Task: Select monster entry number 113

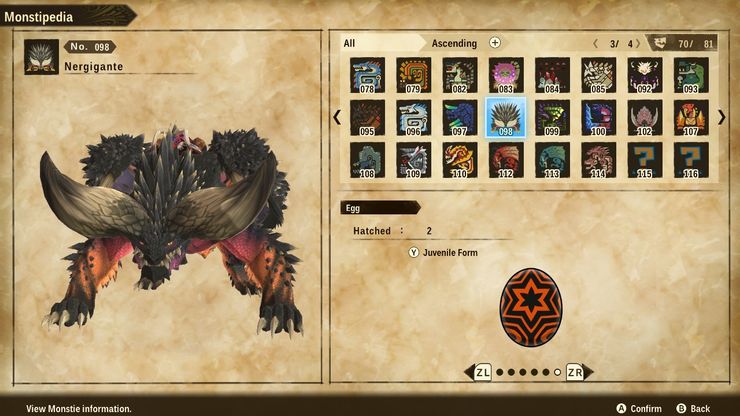Action: [552, 160]
